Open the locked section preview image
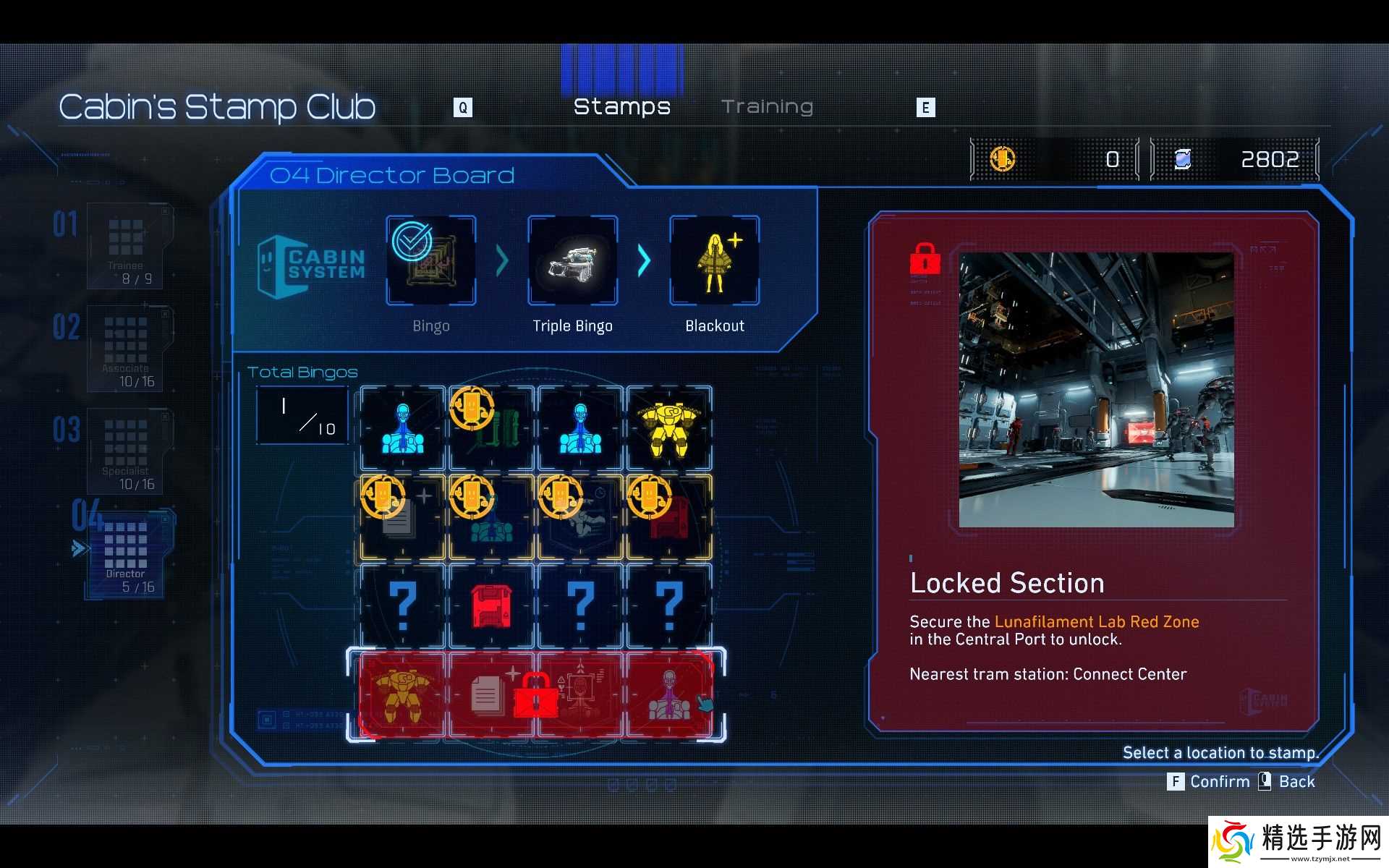Image resolution: width=1389 pixels, height=868 pixels. tap(1096, 389)
